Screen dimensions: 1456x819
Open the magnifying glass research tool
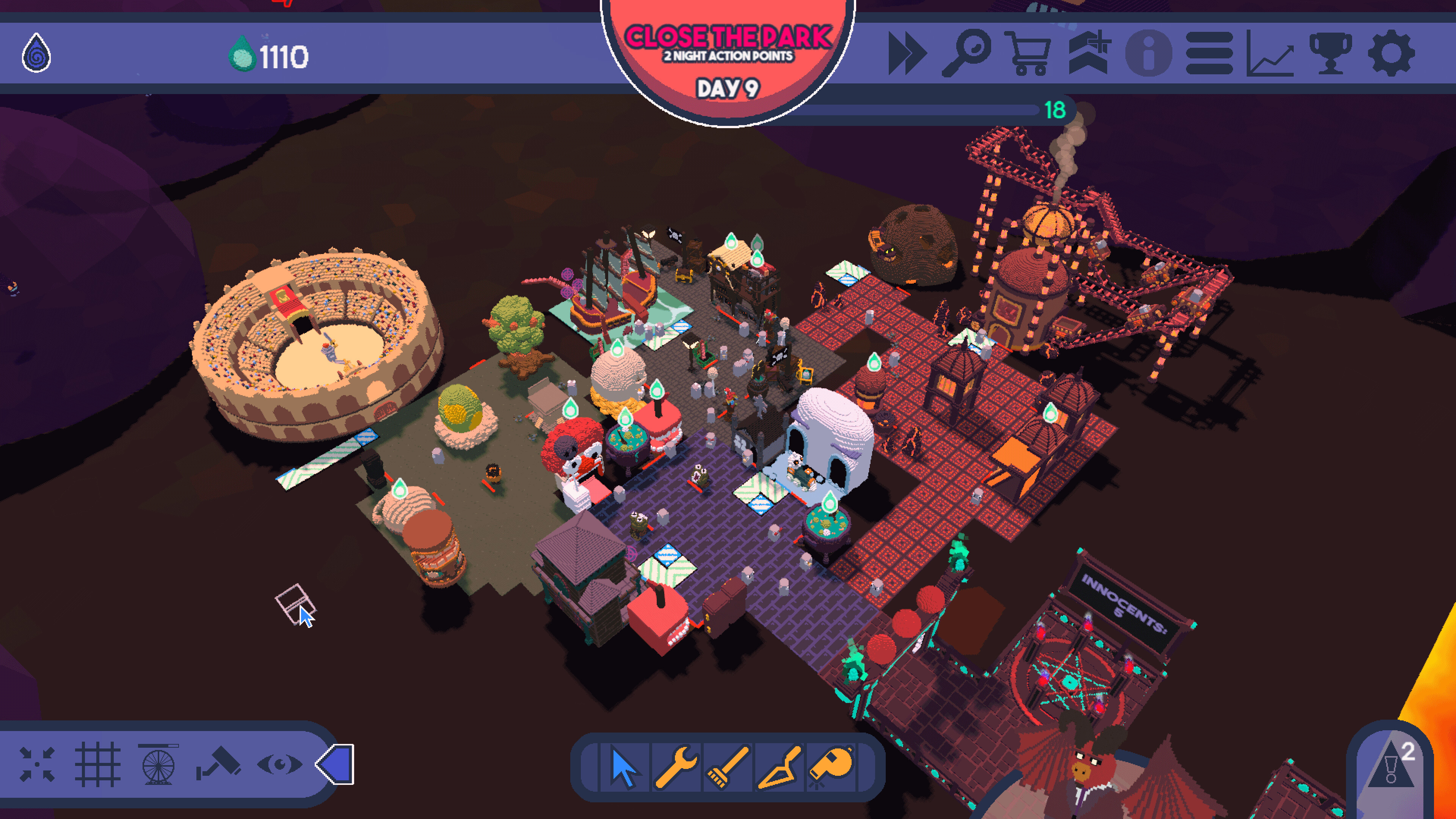tap(966, 54)
